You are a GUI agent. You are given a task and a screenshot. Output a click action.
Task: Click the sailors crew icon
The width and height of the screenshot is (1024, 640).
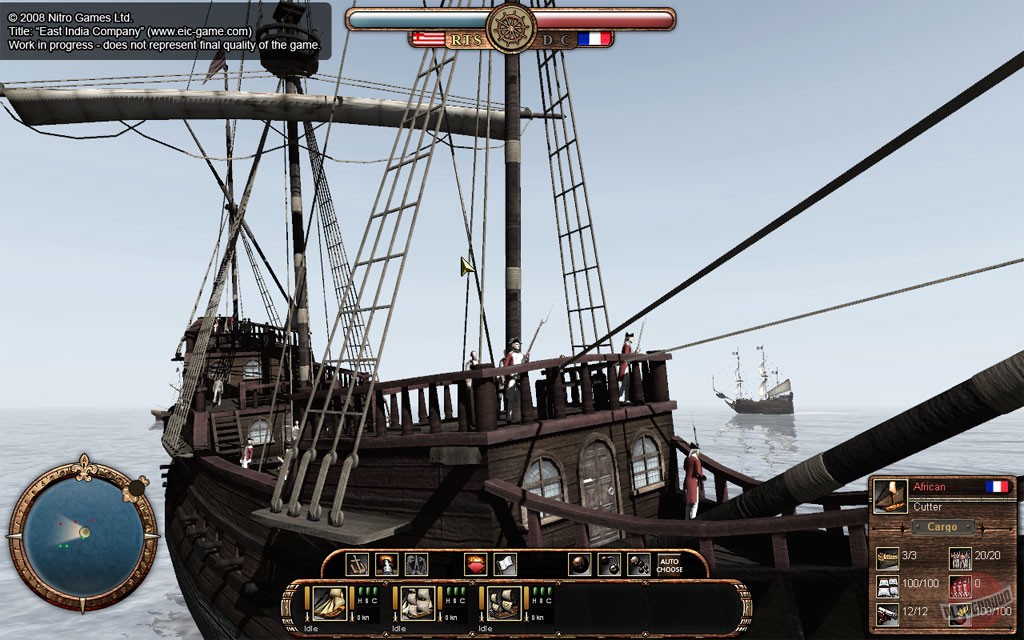[960, 558]
